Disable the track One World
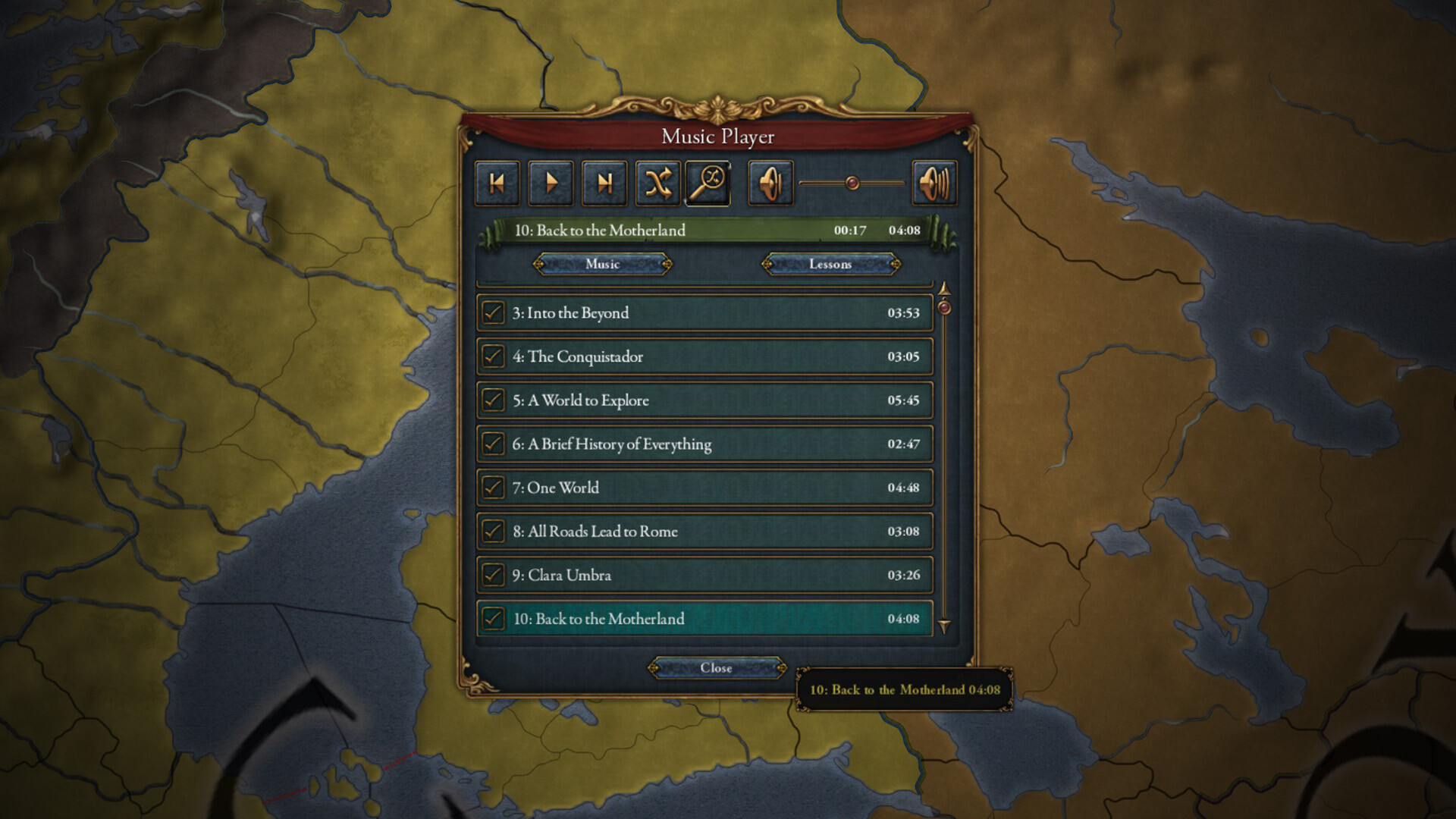Image resolution: width=1456 pixels, height=819 pixels. tap(494, 488)
